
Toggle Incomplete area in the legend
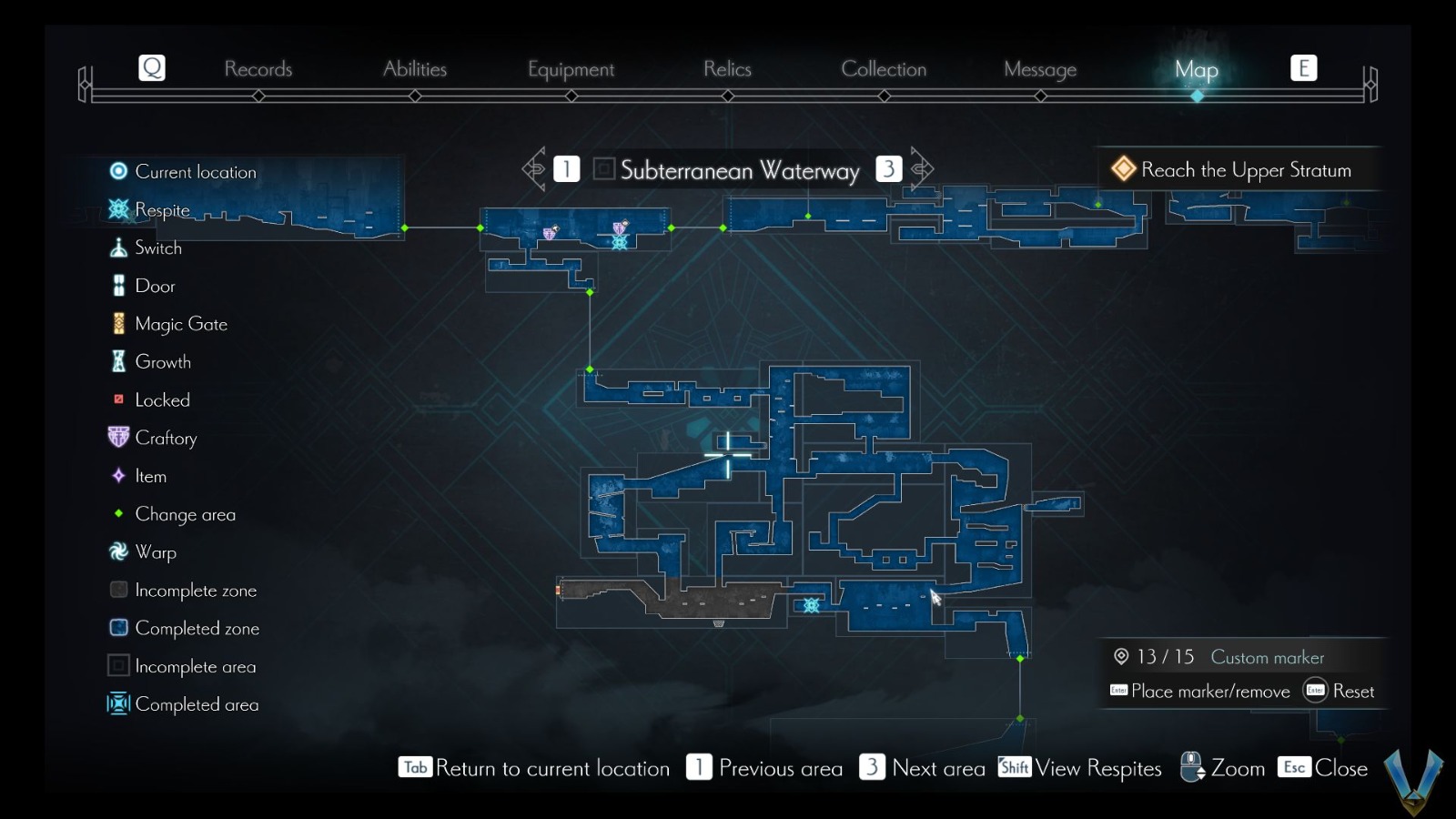[x=117, y=666]
